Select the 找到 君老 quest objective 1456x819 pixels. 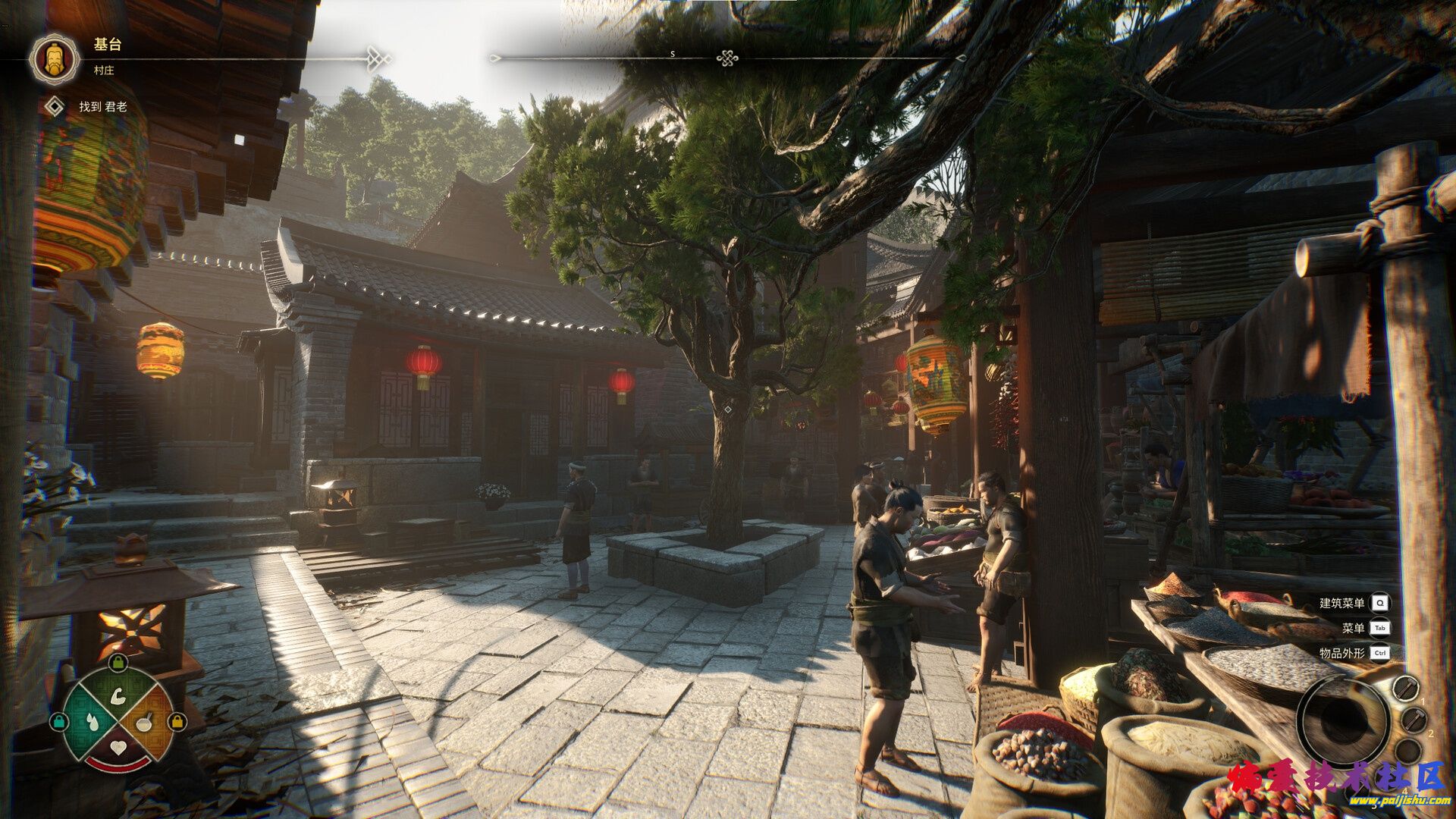click(103, 107)
